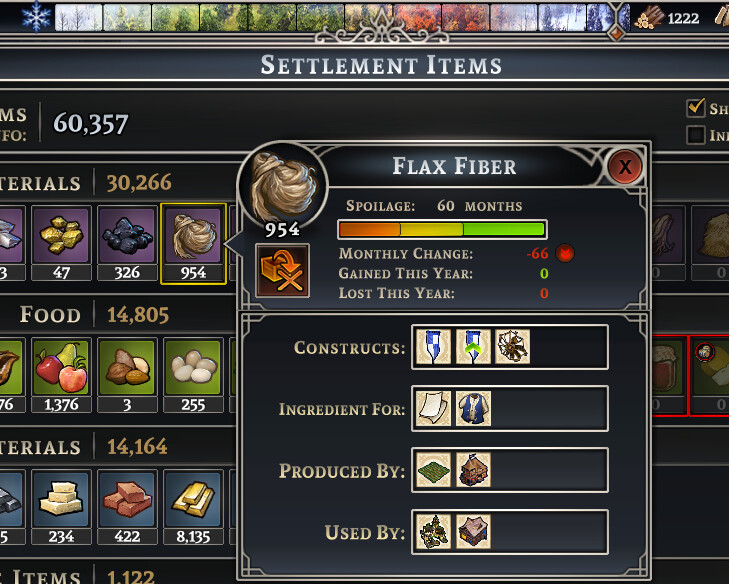Tick the unchecked checkbox below the checked one
The width and height of the screenshot is (729, 584).
(x=696, y=135)
